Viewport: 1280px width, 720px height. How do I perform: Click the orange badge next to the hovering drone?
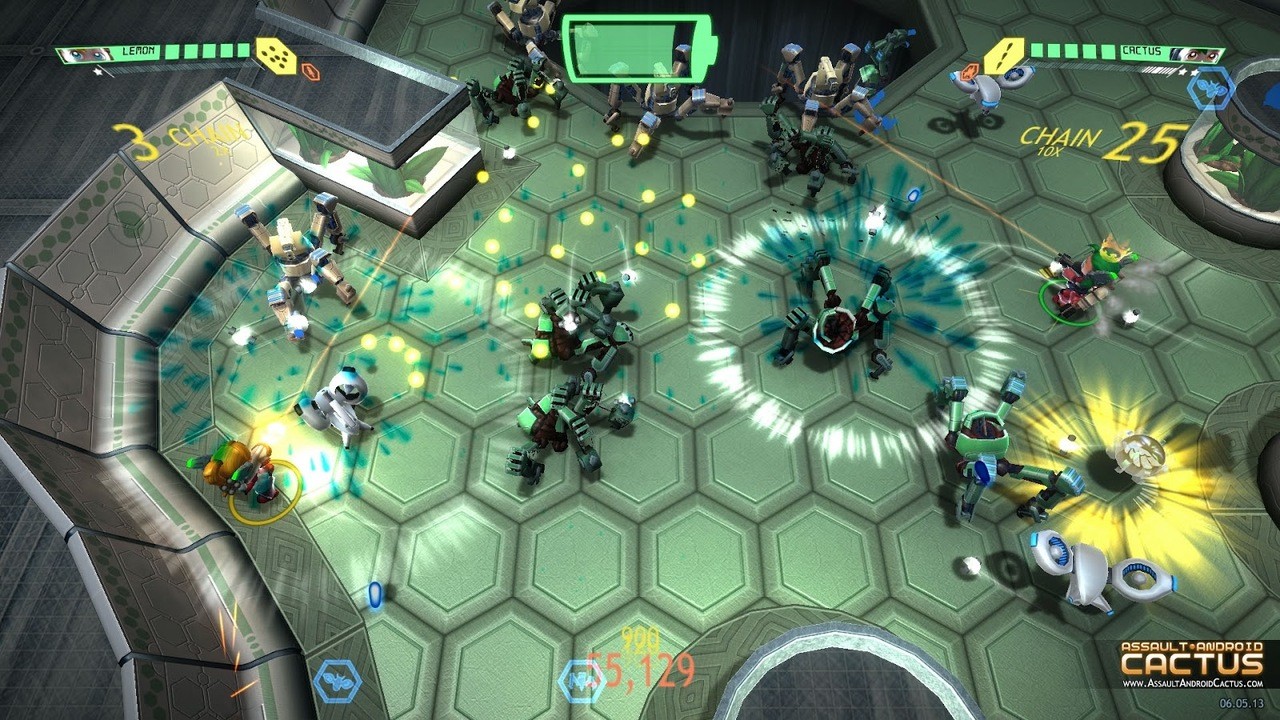(969, 70)
